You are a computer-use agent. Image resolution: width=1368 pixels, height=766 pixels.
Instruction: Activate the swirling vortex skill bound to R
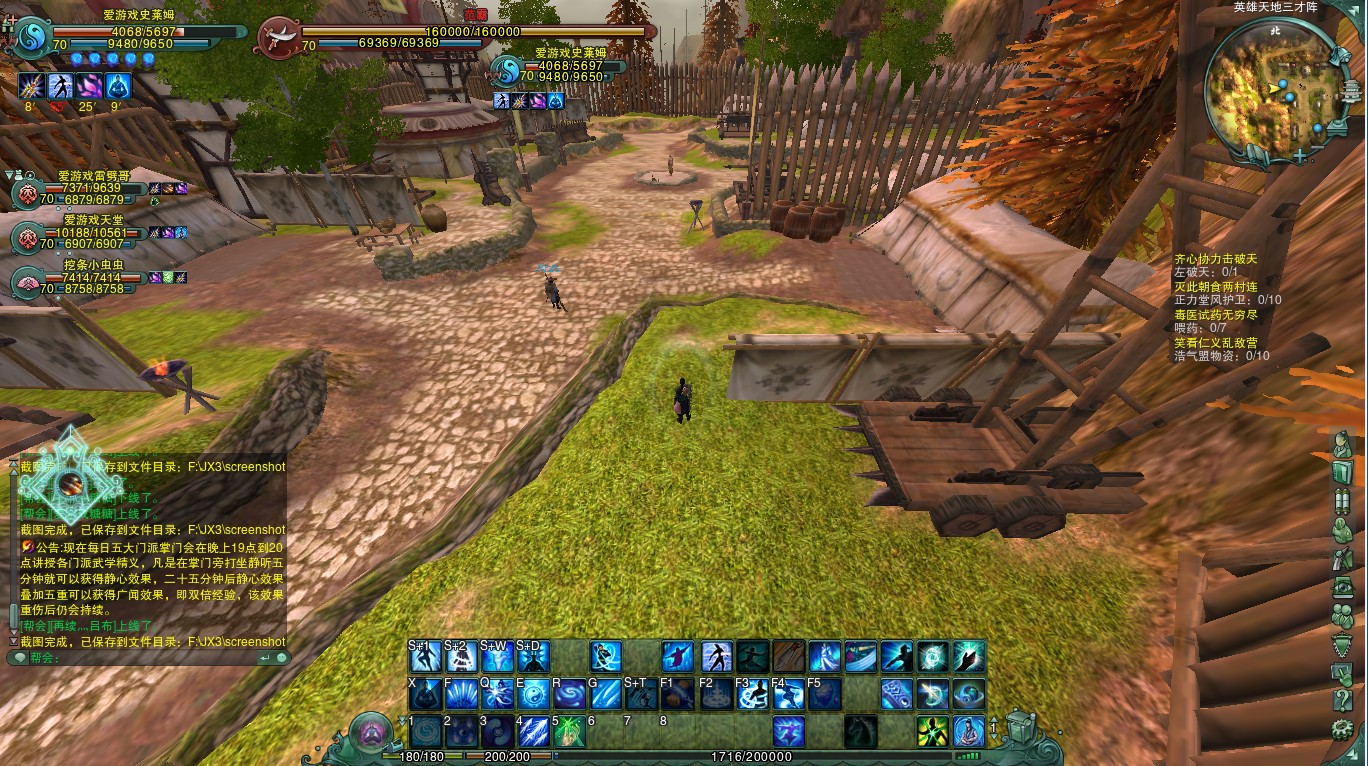(x=569, y=694)
